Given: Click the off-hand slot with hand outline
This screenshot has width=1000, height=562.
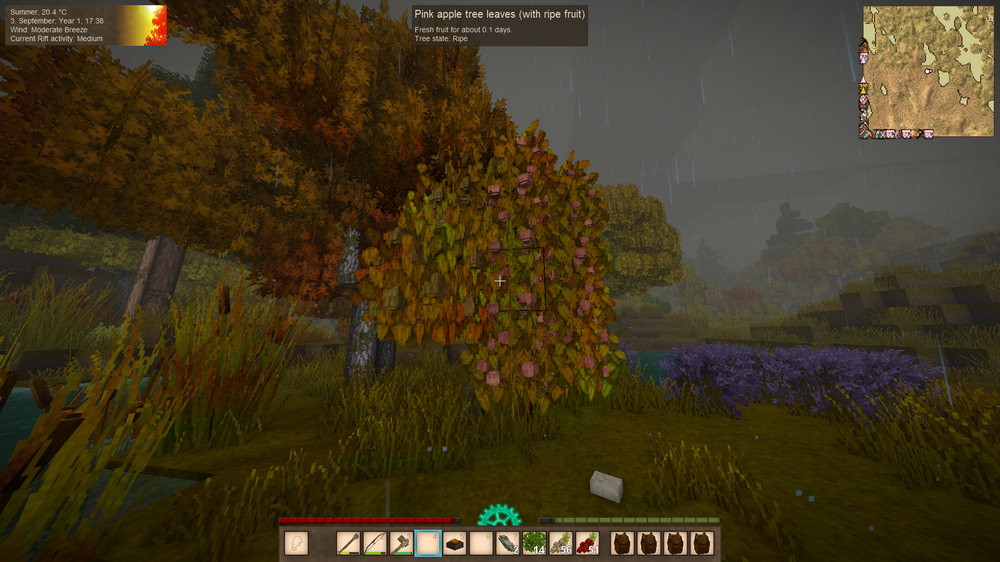Looking at the screenshot, I should (x=296, y=543).
